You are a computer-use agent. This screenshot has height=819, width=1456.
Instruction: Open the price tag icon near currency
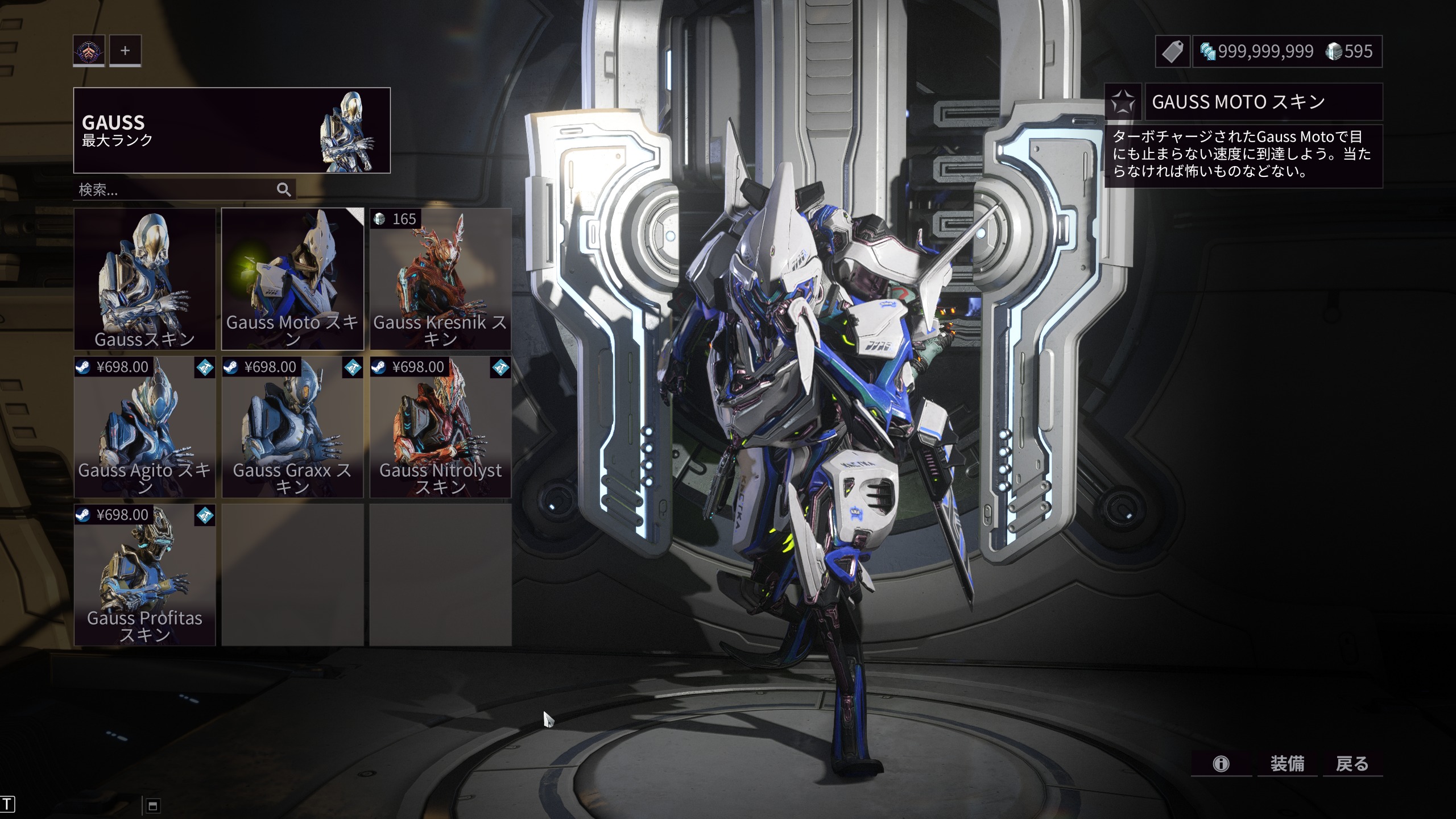tap(1173, 52)
